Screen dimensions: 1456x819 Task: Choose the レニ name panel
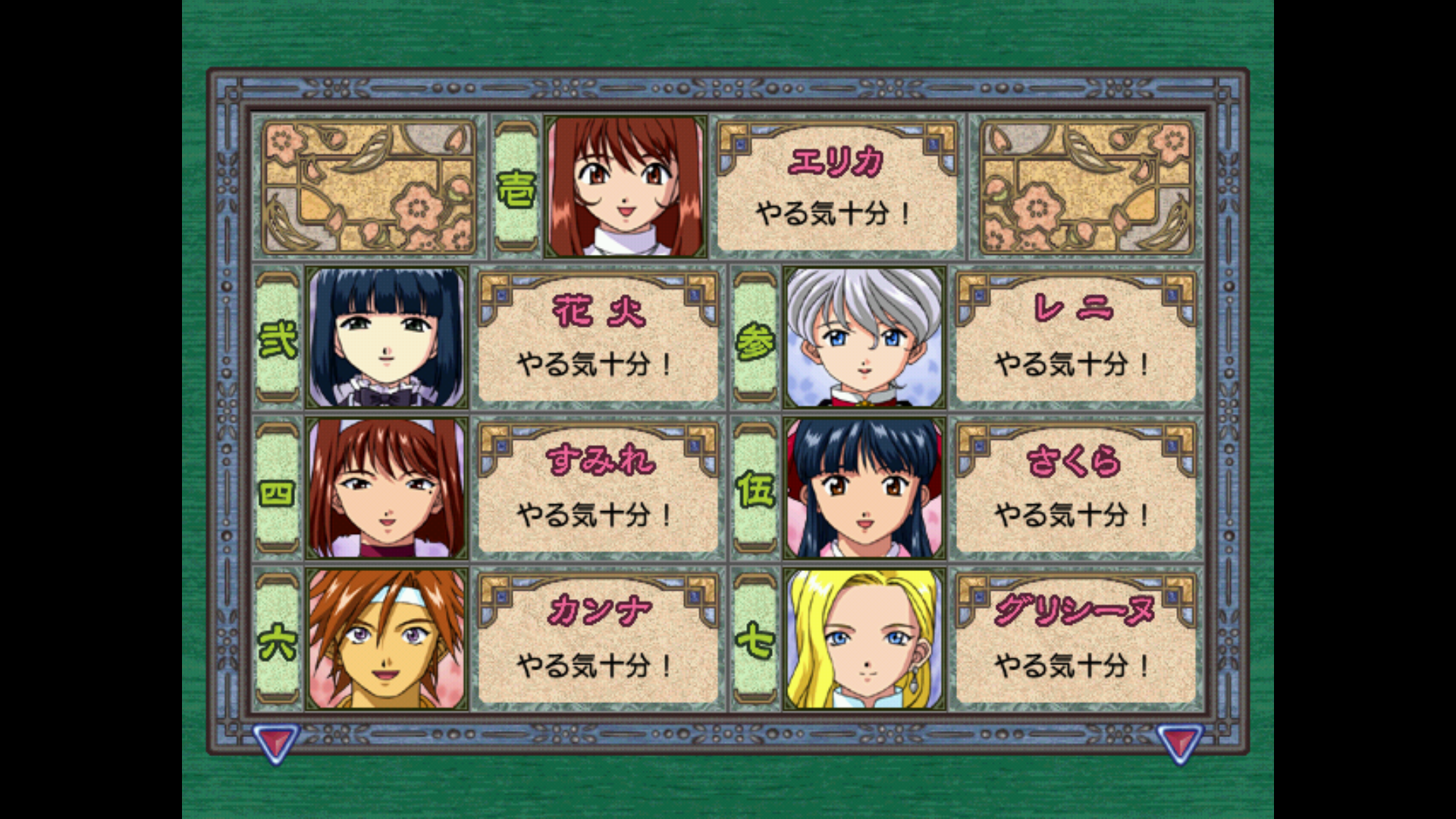point(1075,337)
